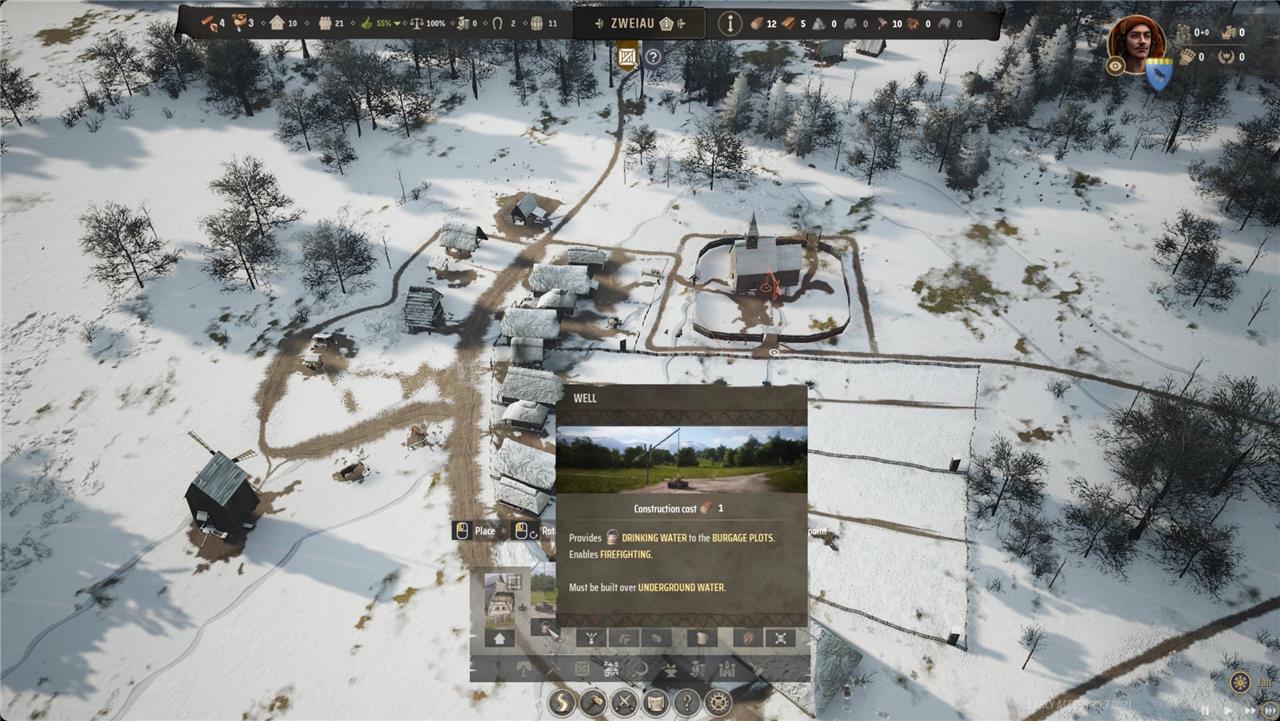
Task: Select the skull and crossbones building option
Action: (779, 638)
